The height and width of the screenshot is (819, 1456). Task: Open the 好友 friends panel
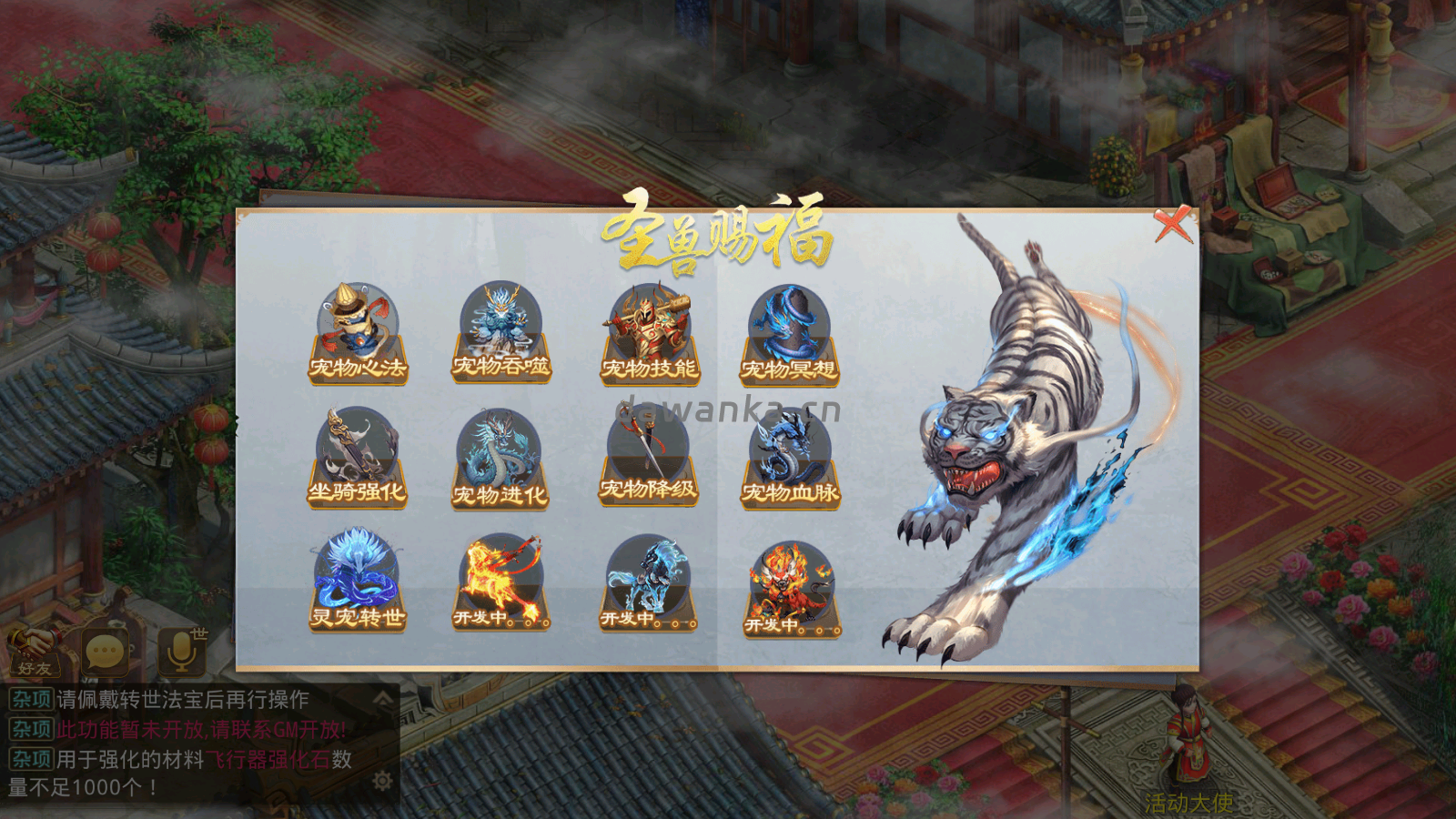35,651
